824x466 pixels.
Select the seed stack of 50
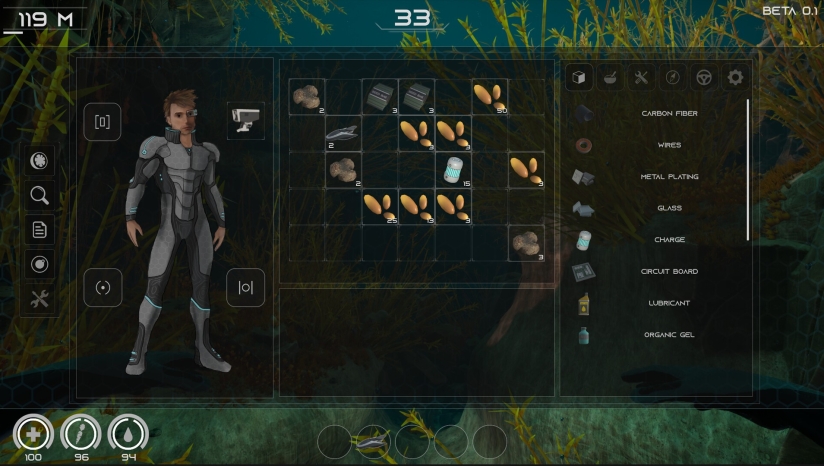(x=489, y=97)
